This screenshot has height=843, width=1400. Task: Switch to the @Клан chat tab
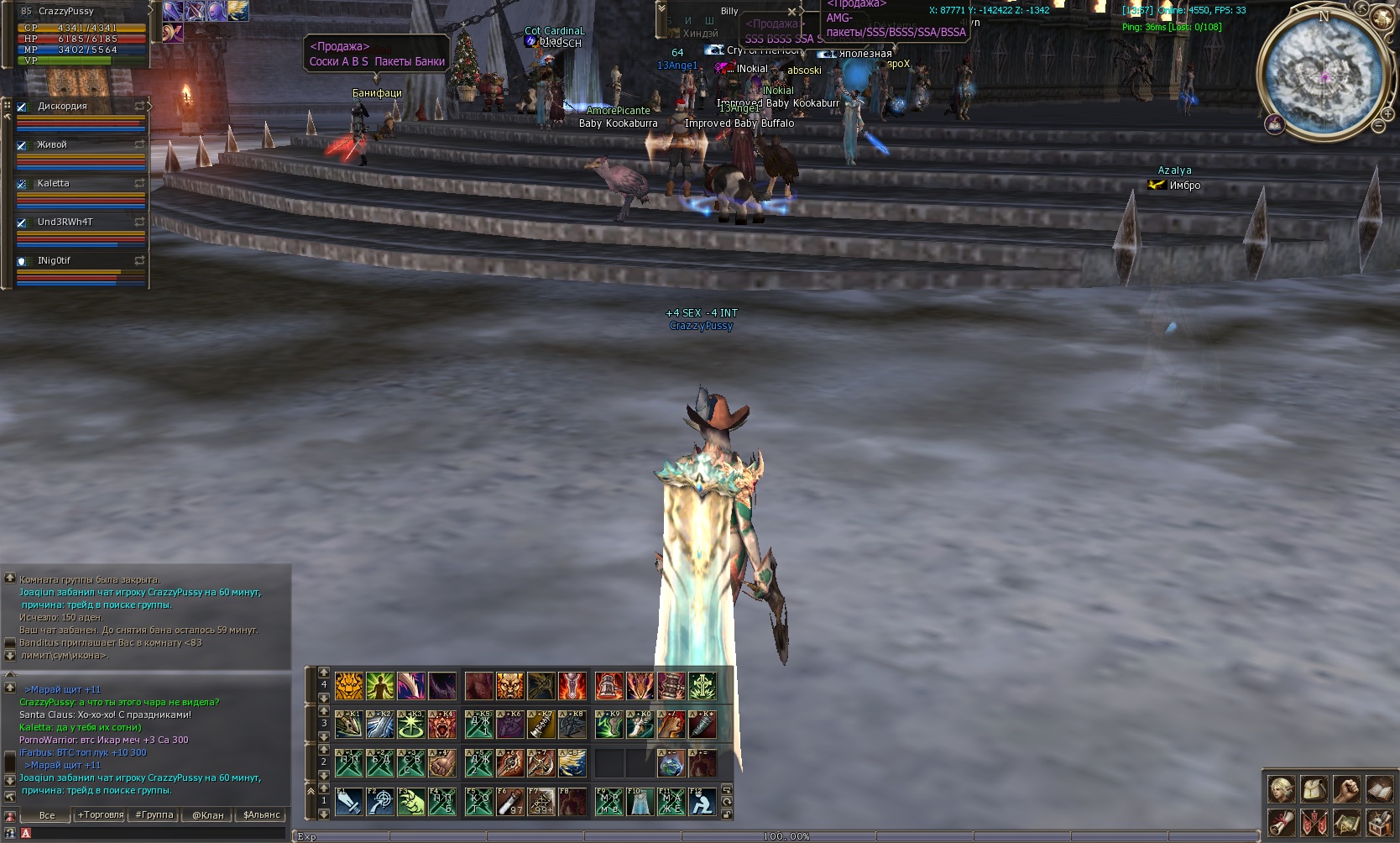(207, 814)
